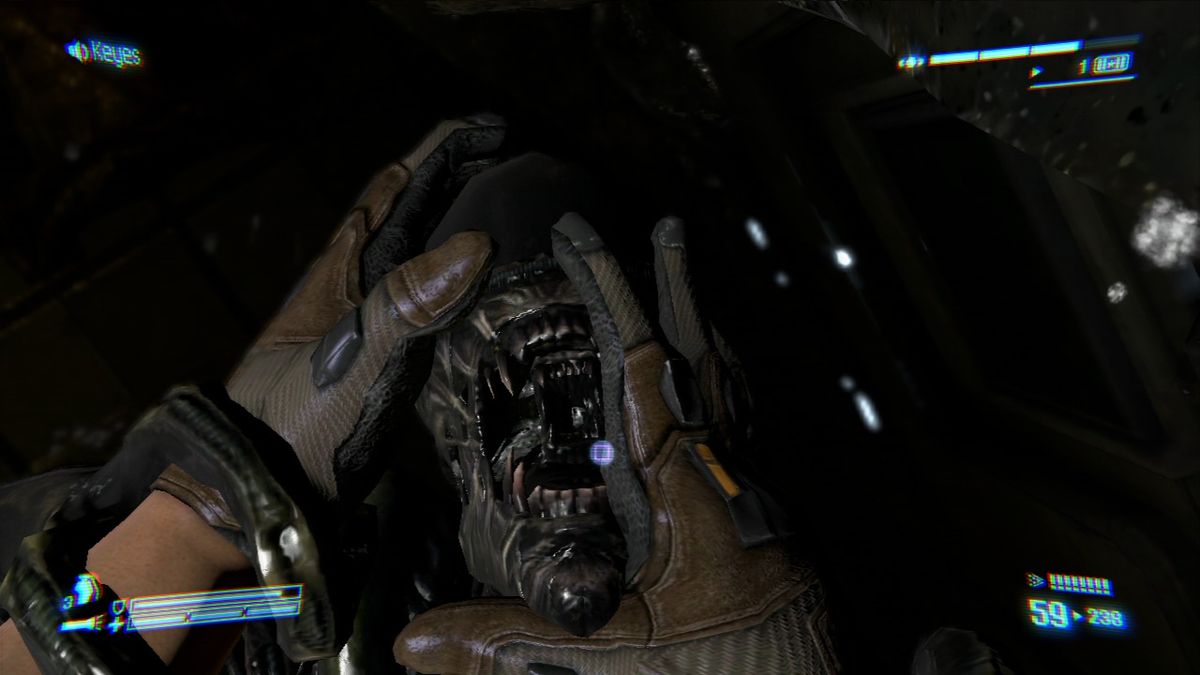This screenshot has height=675, width=1200.
Task: Select the equipment icon in the top-right HUD
Action: 1112,66
